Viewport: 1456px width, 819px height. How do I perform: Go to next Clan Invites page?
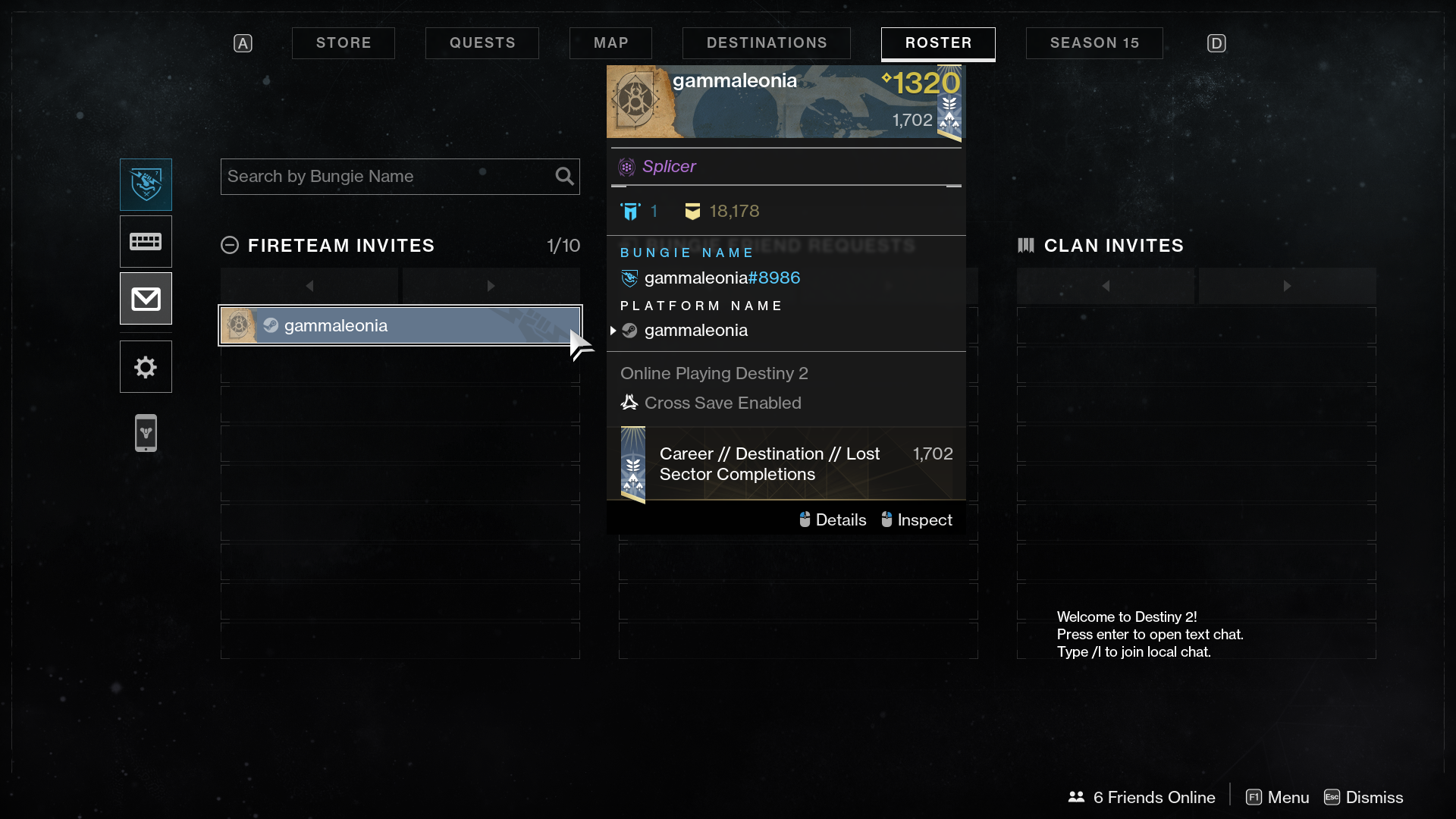[x=1287, y=286]
